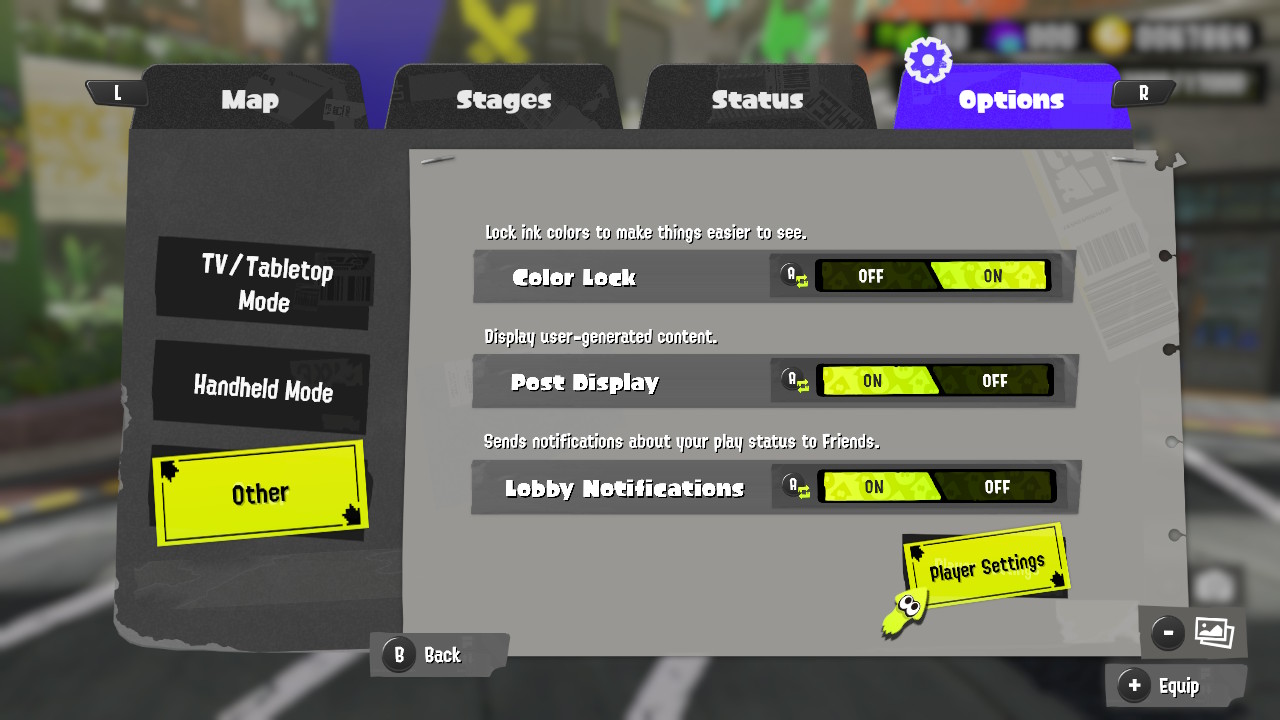Click the R shoulder button icon
This screenshot has width=1280, height=720.
(1142, 92)
